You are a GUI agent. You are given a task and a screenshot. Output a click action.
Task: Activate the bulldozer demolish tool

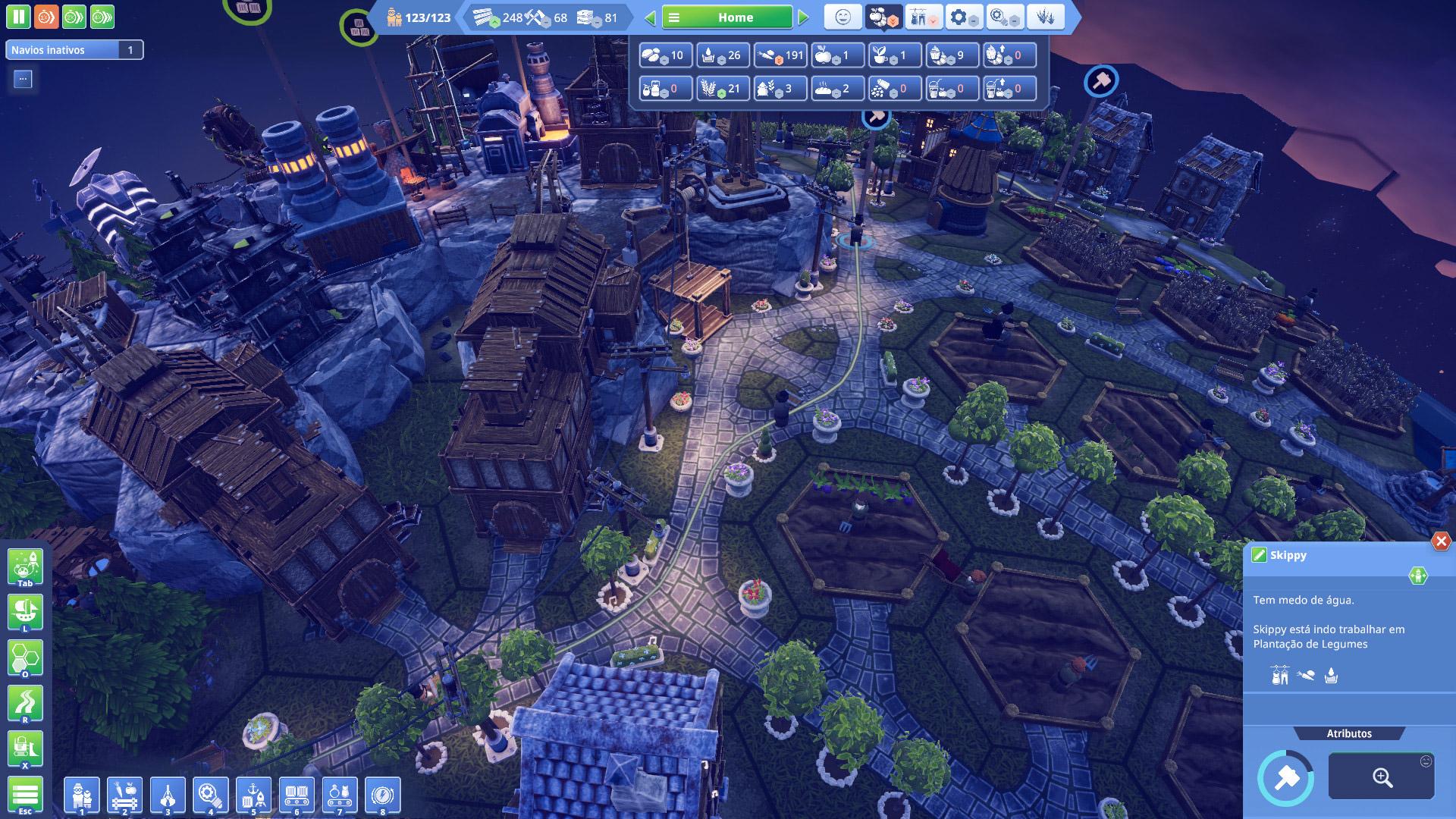click(25, 749)
